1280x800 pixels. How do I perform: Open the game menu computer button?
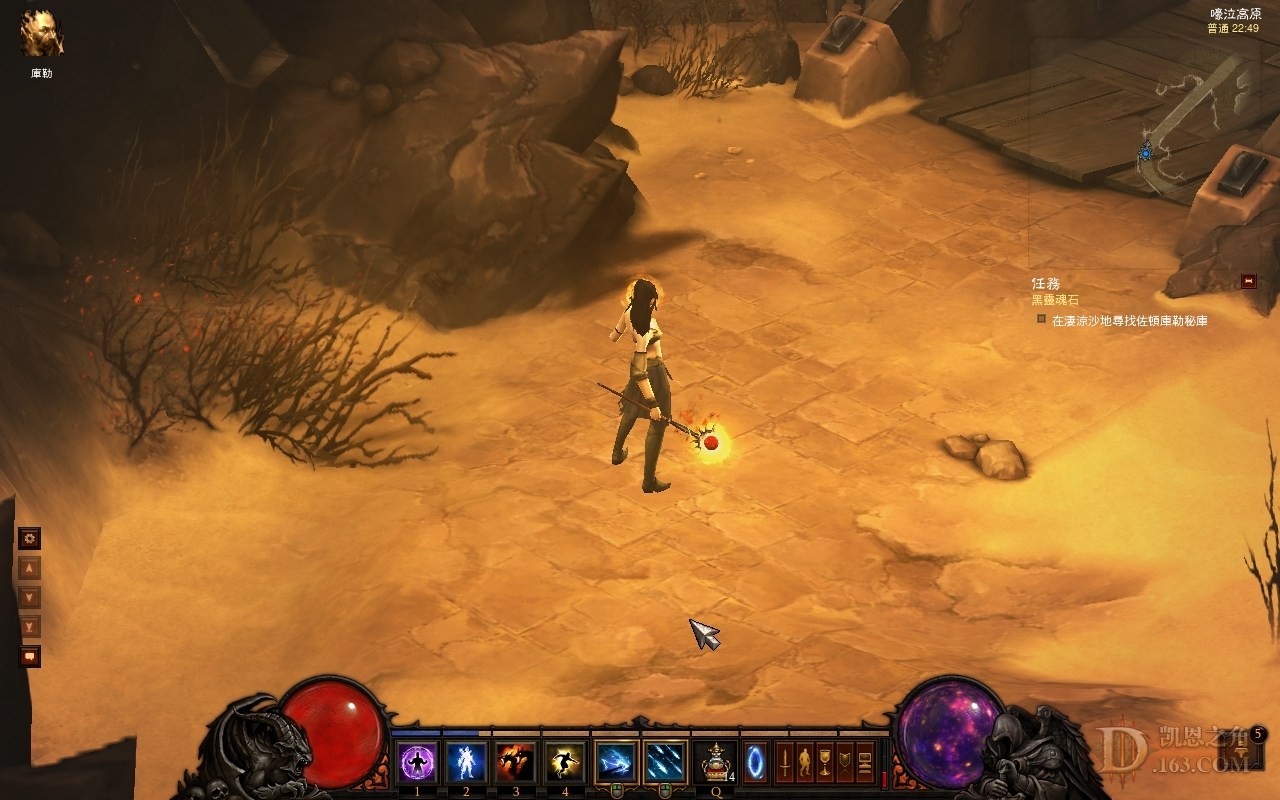click(865, 763)
